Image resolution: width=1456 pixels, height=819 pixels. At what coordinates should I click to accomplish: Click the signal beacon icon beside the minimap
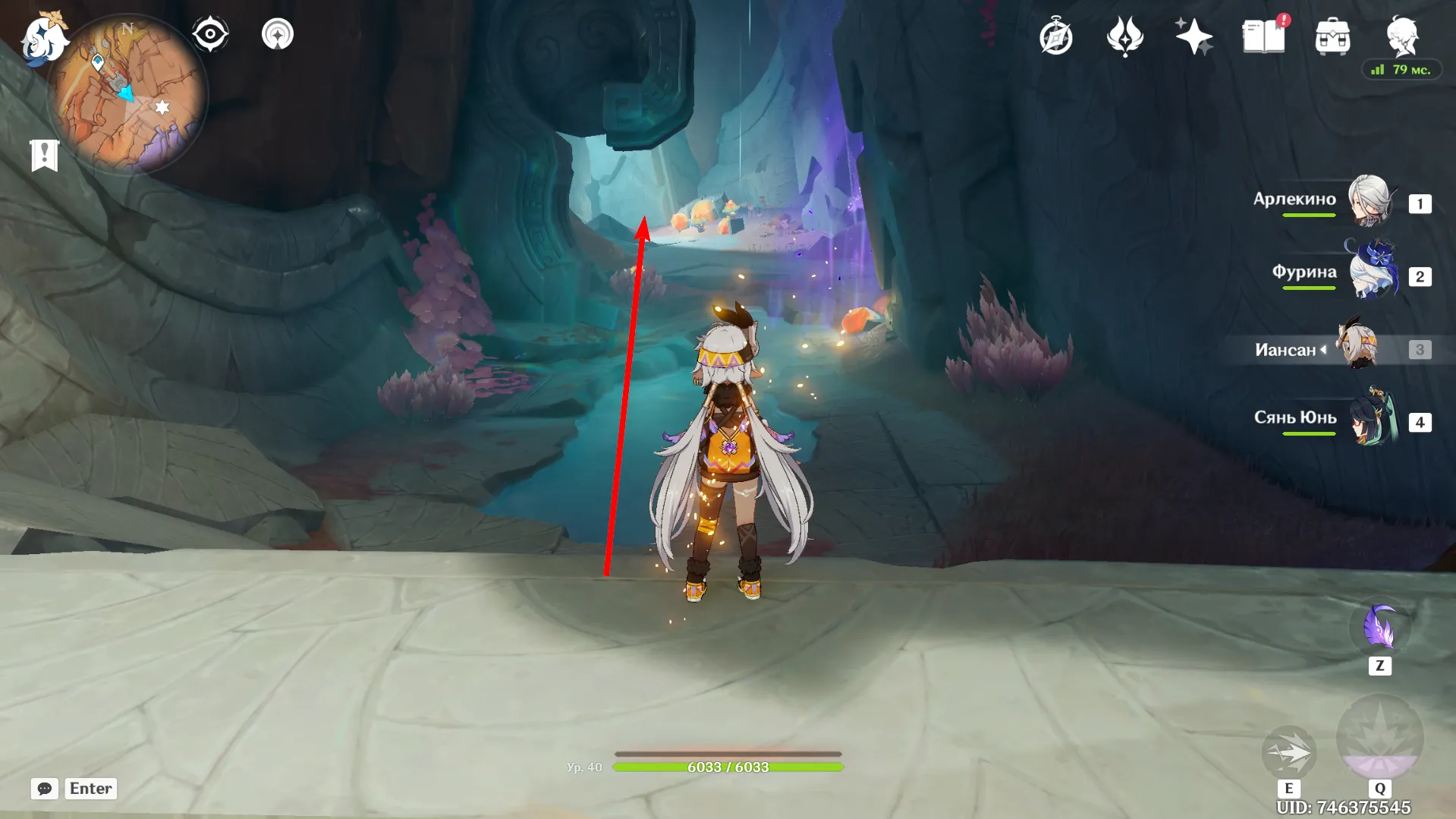278,34
